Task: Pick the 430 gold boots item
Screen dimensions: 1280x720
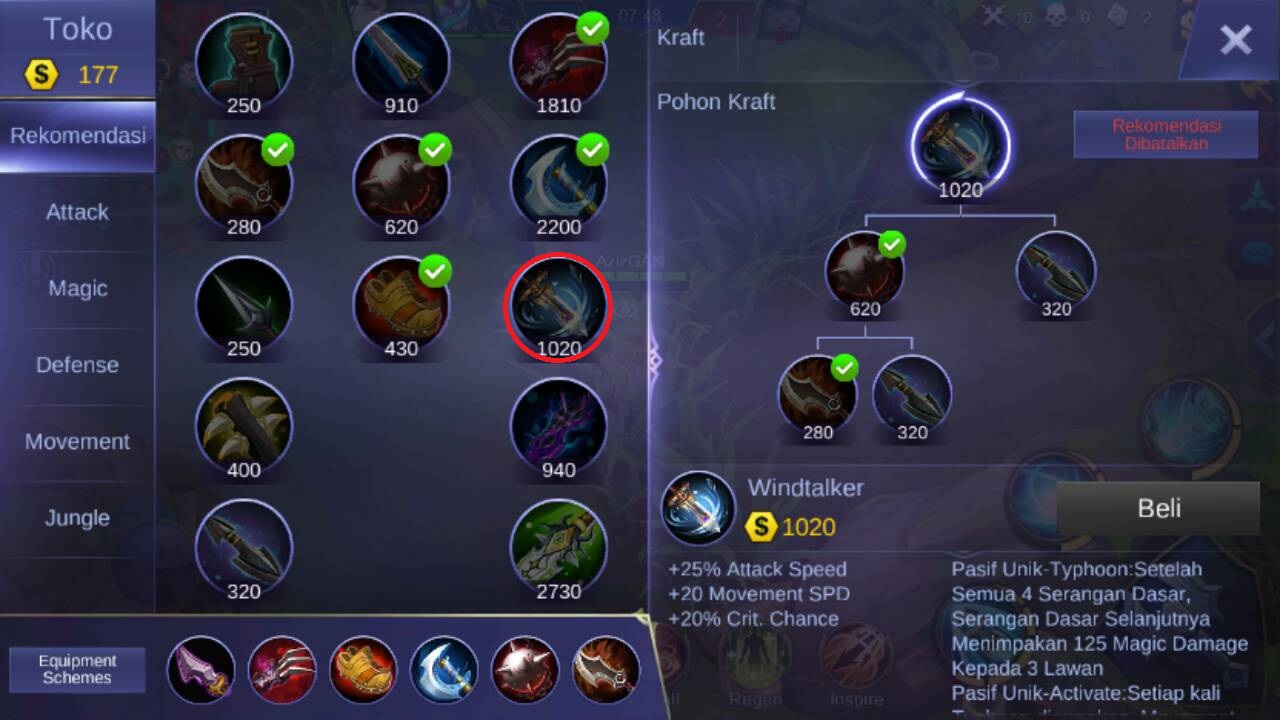Action: tap(401, 304)
